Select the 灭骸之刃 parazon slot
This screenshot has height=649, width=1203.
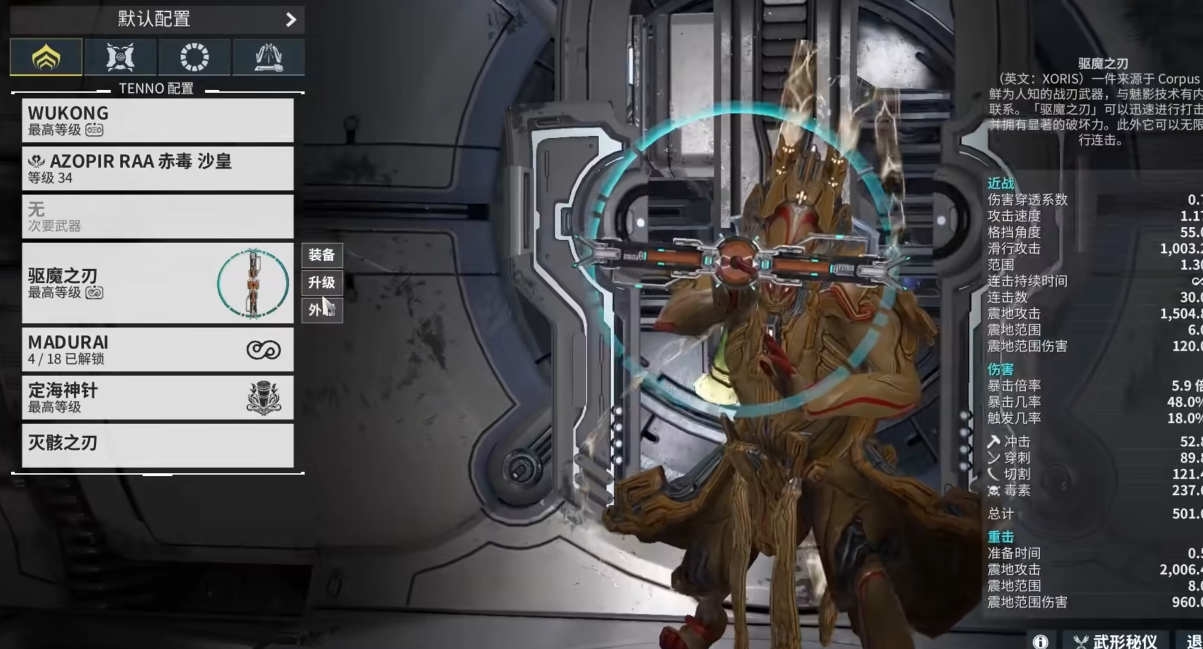point(157,445)
